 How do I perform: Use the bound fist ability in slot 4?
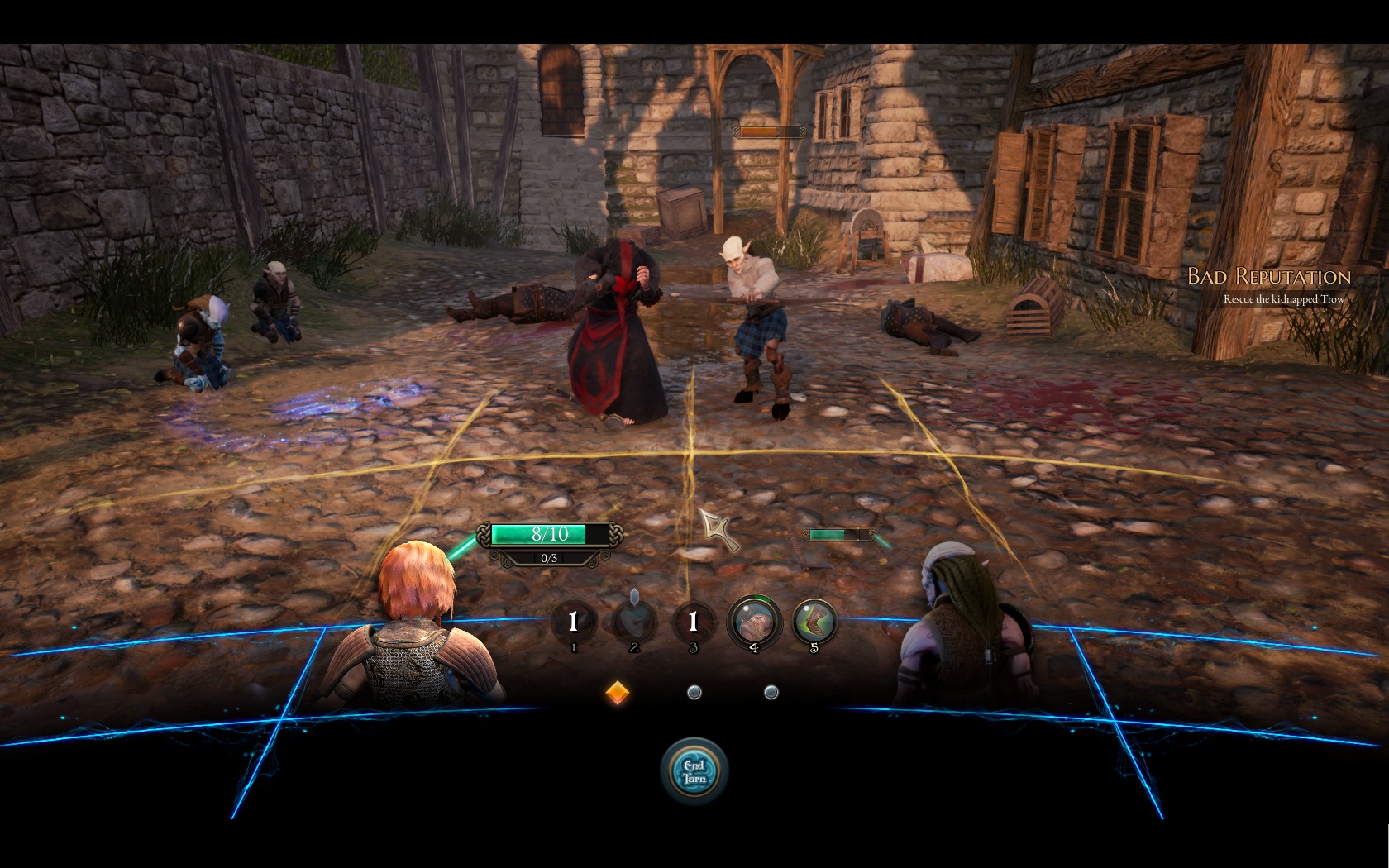(x=754, y=621)
